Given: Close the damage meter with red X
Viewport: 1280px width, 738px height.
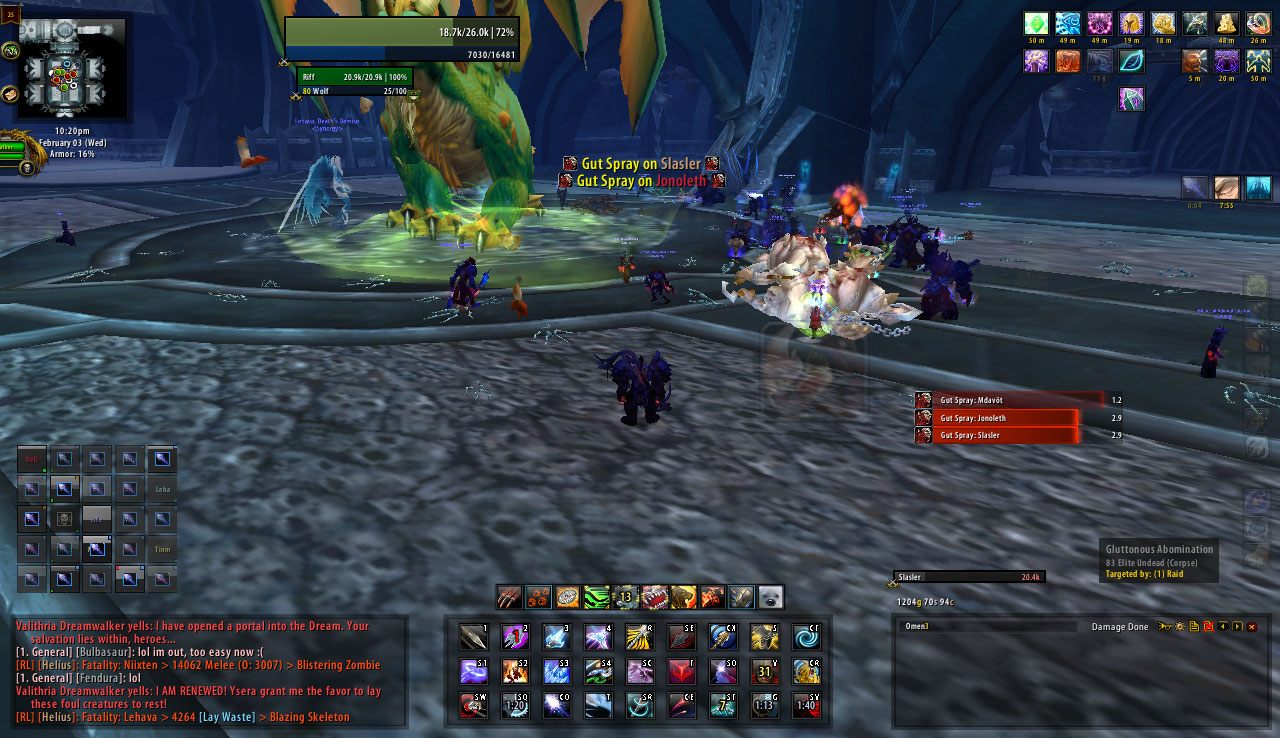Looking at the screenshot, I should tap(1251, 627).
